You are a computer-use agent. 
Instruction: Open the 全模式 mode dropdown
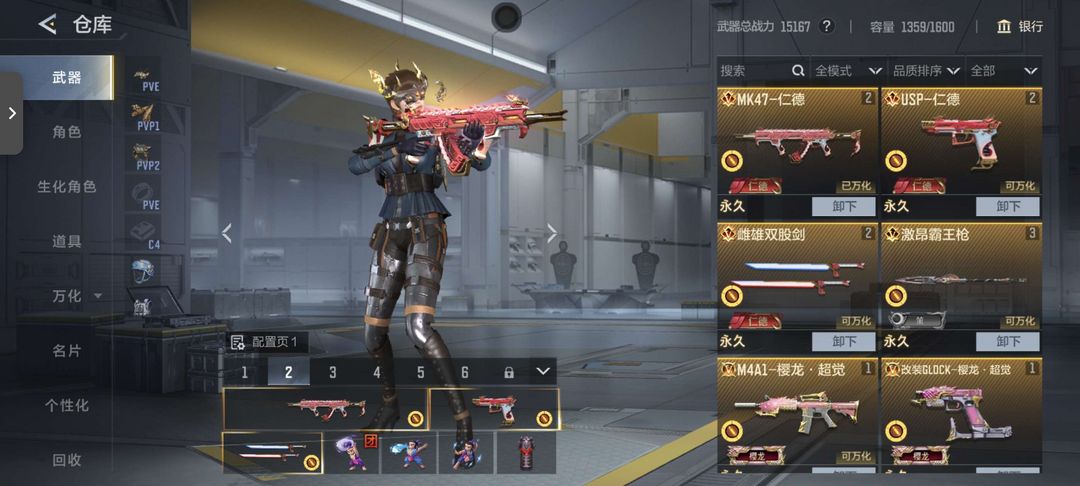847,71
